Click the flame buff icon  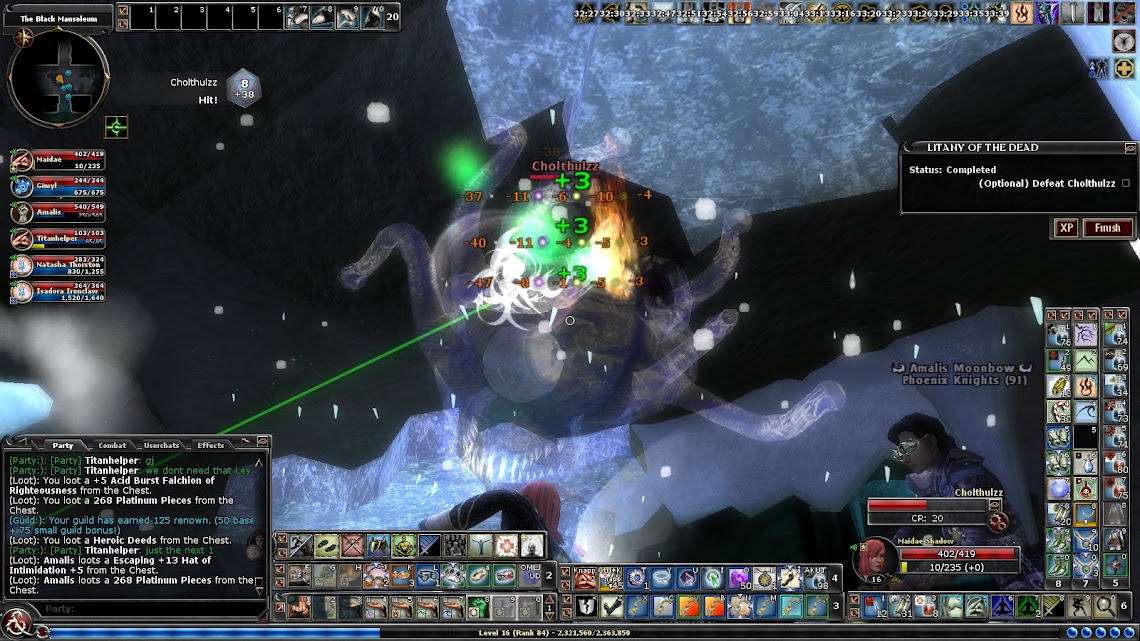click(1022, 13)
